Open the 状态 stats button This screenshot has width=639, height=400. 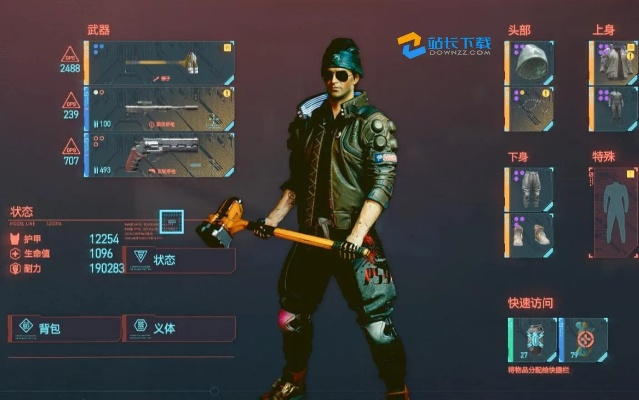(178, 260)
